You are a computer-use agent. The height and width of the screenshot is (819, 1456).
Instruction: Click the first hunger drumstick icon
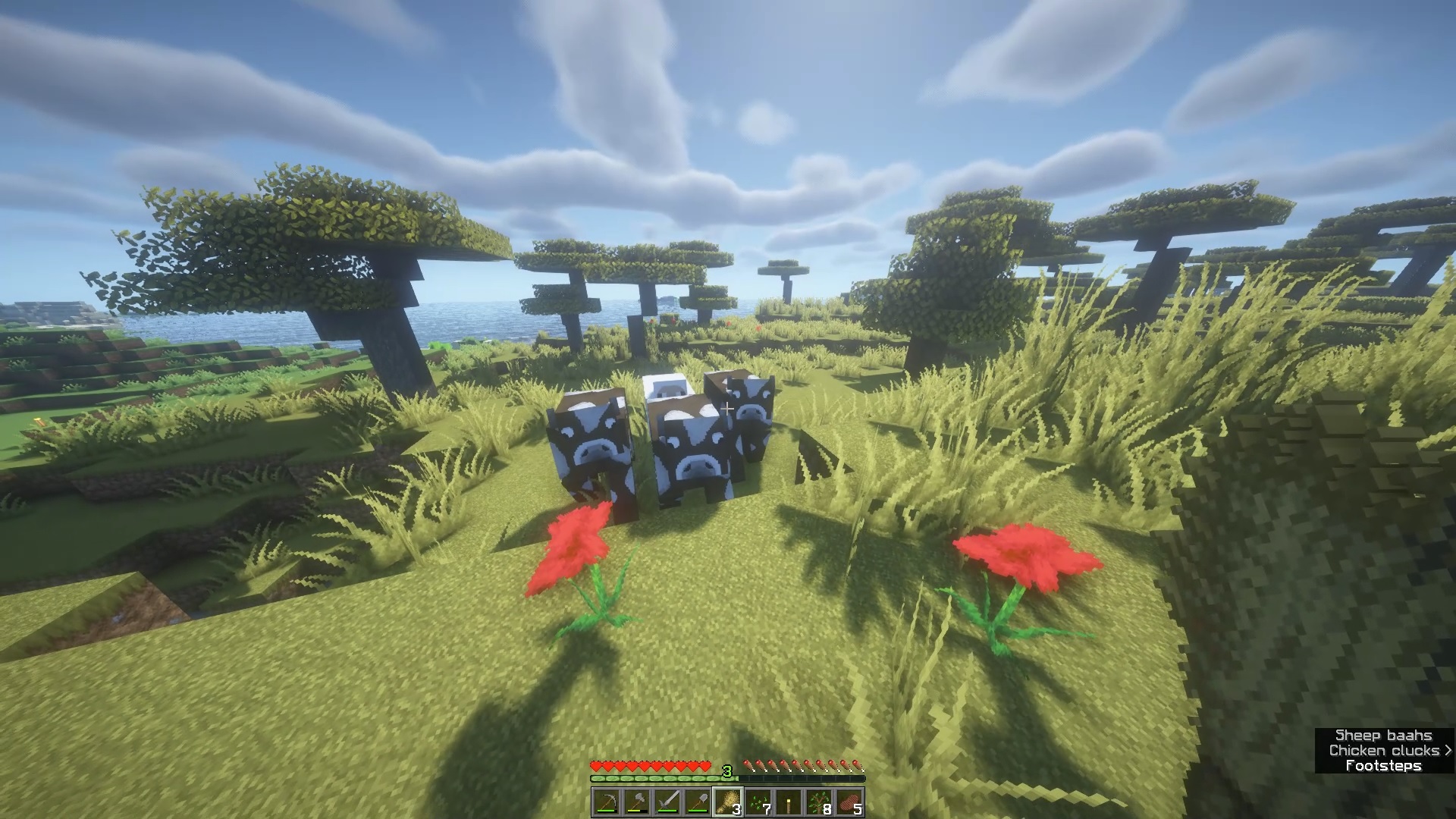tap(748, 766)
